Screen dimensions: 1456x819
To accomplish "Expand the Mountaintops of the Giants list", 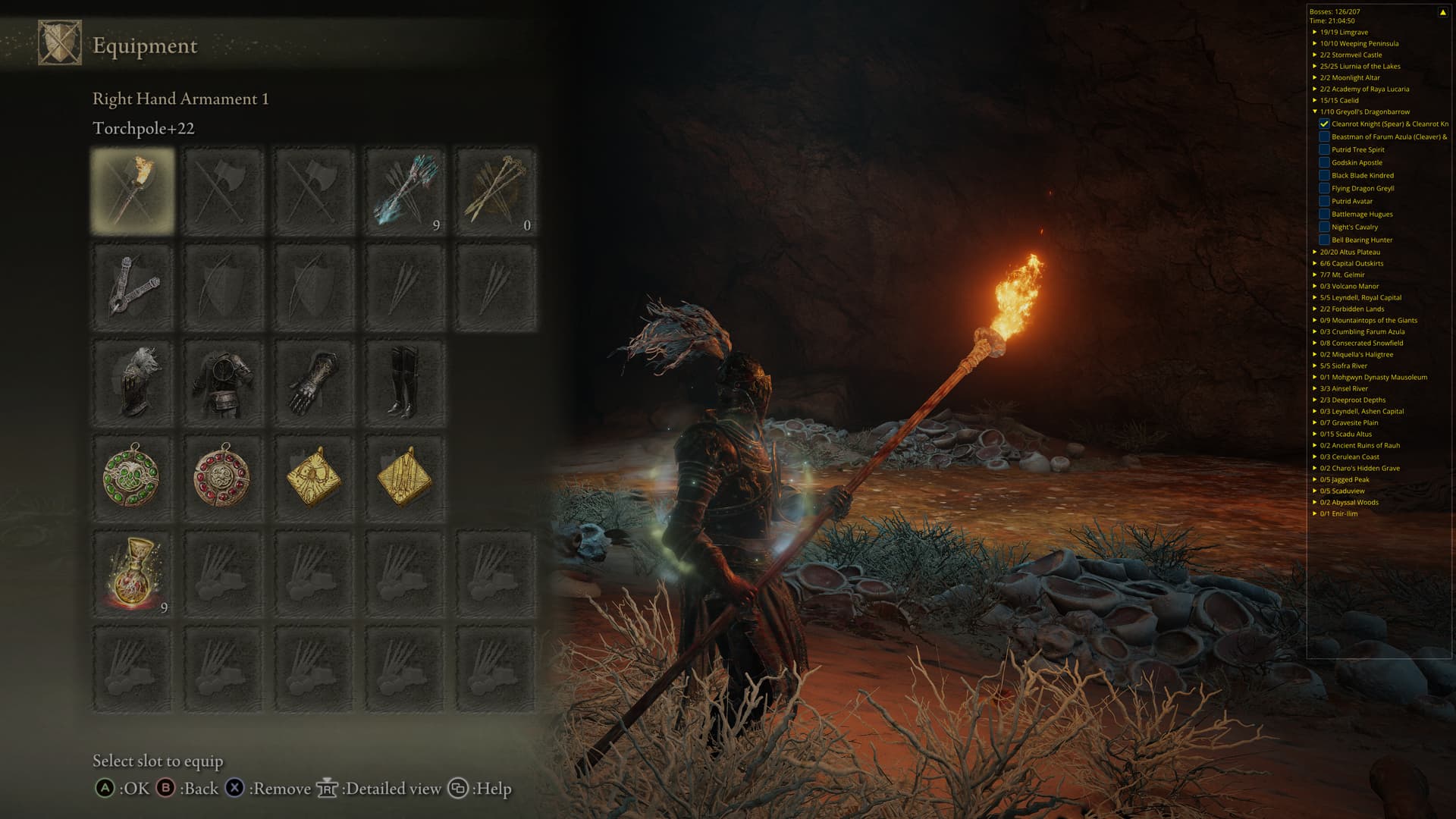I will [x=1315, y=320].
